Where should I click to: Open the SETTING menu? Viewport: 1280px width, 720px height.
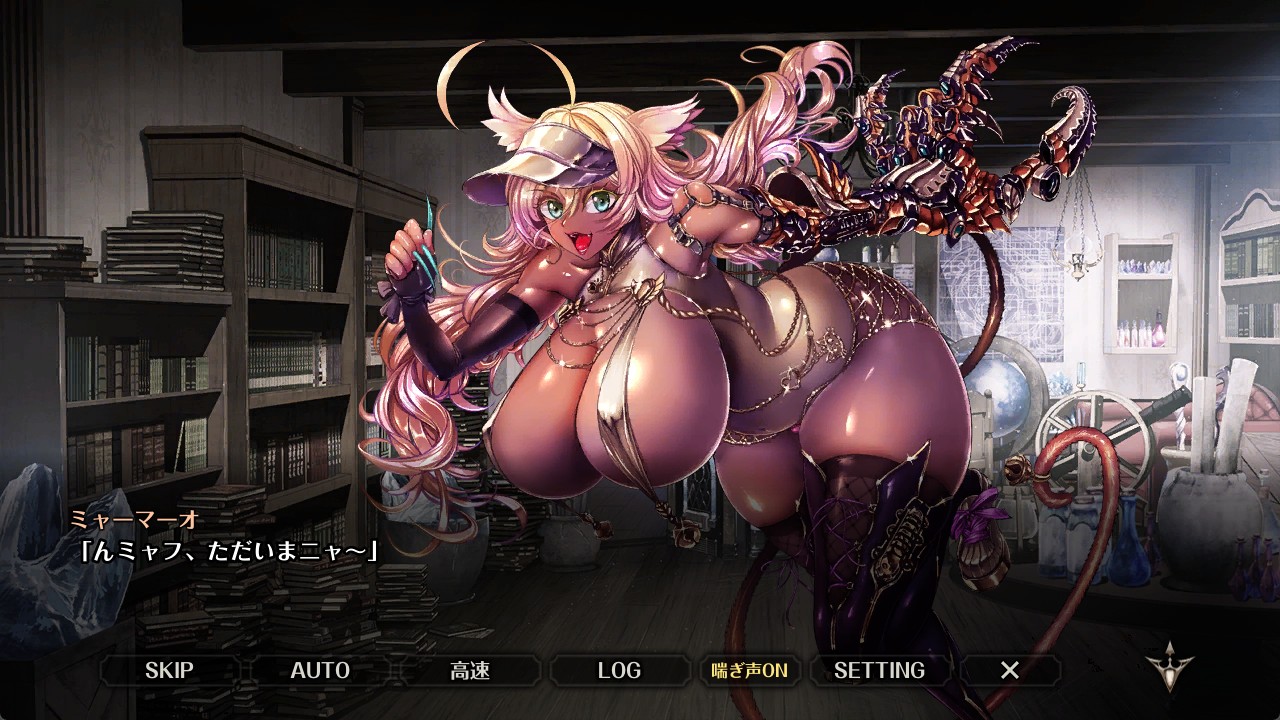[x=879, y=670]
